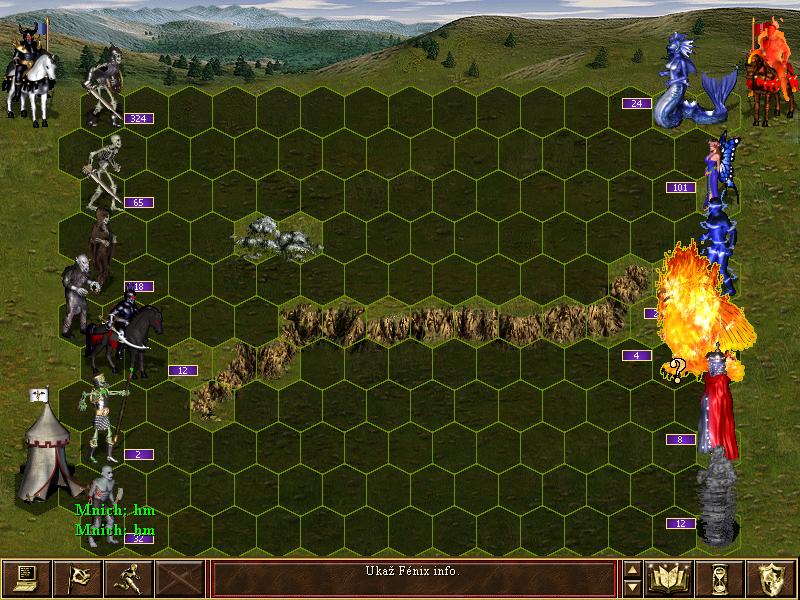Retreat using the running man button
The image size is (800, 600).
(128, 579)
